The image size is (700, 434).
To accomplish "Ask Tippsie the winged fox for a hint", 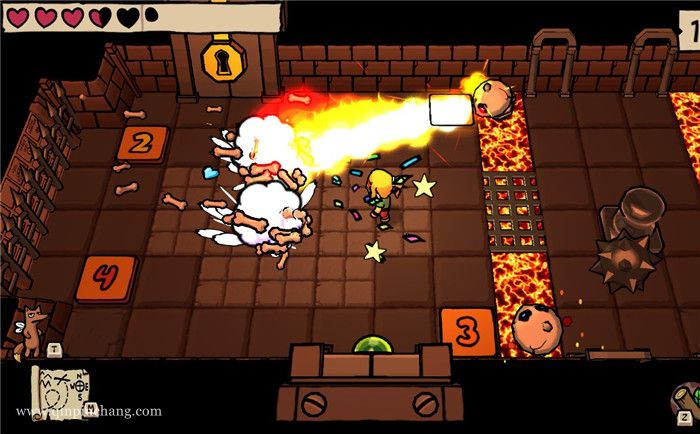I will (x=31, y=330).
